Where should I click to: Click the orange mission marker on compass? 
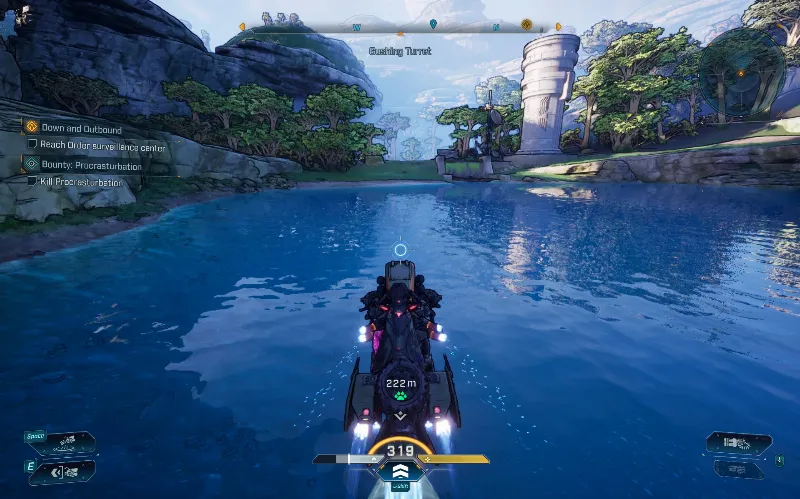click(526, 24)
